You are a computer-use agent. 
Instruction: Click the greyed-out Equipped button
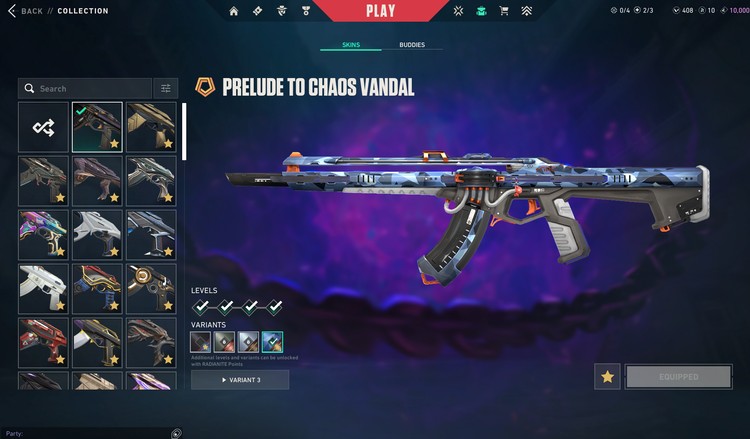[x=678, y=377]
